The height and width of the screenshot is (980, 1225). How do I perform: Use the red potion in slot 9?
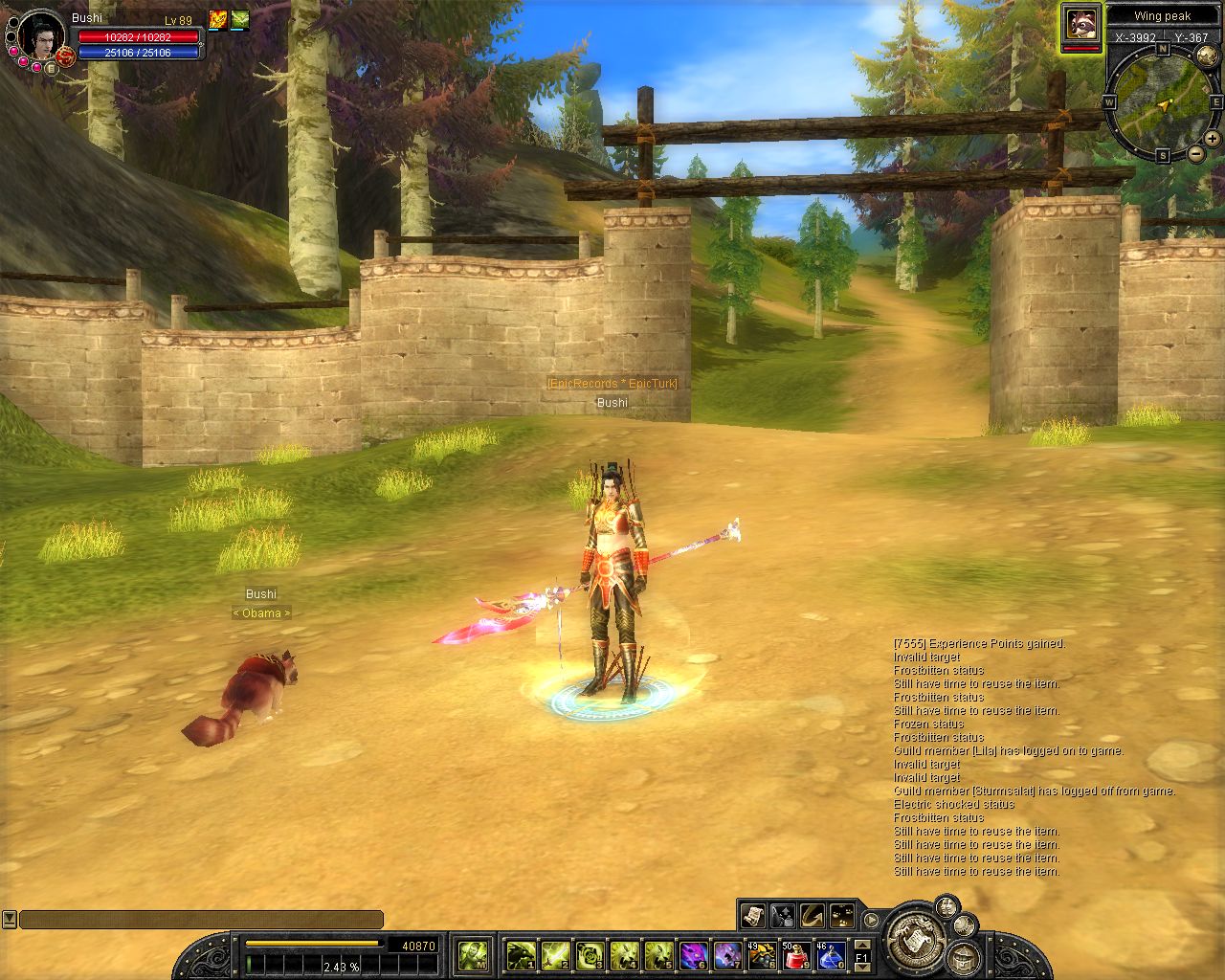pos(796,954)
